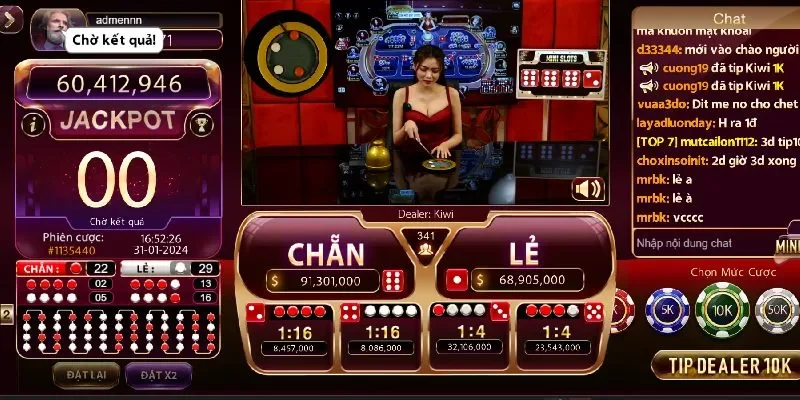
Task: Open the jackpot info icon
Action: coord(35,124)
